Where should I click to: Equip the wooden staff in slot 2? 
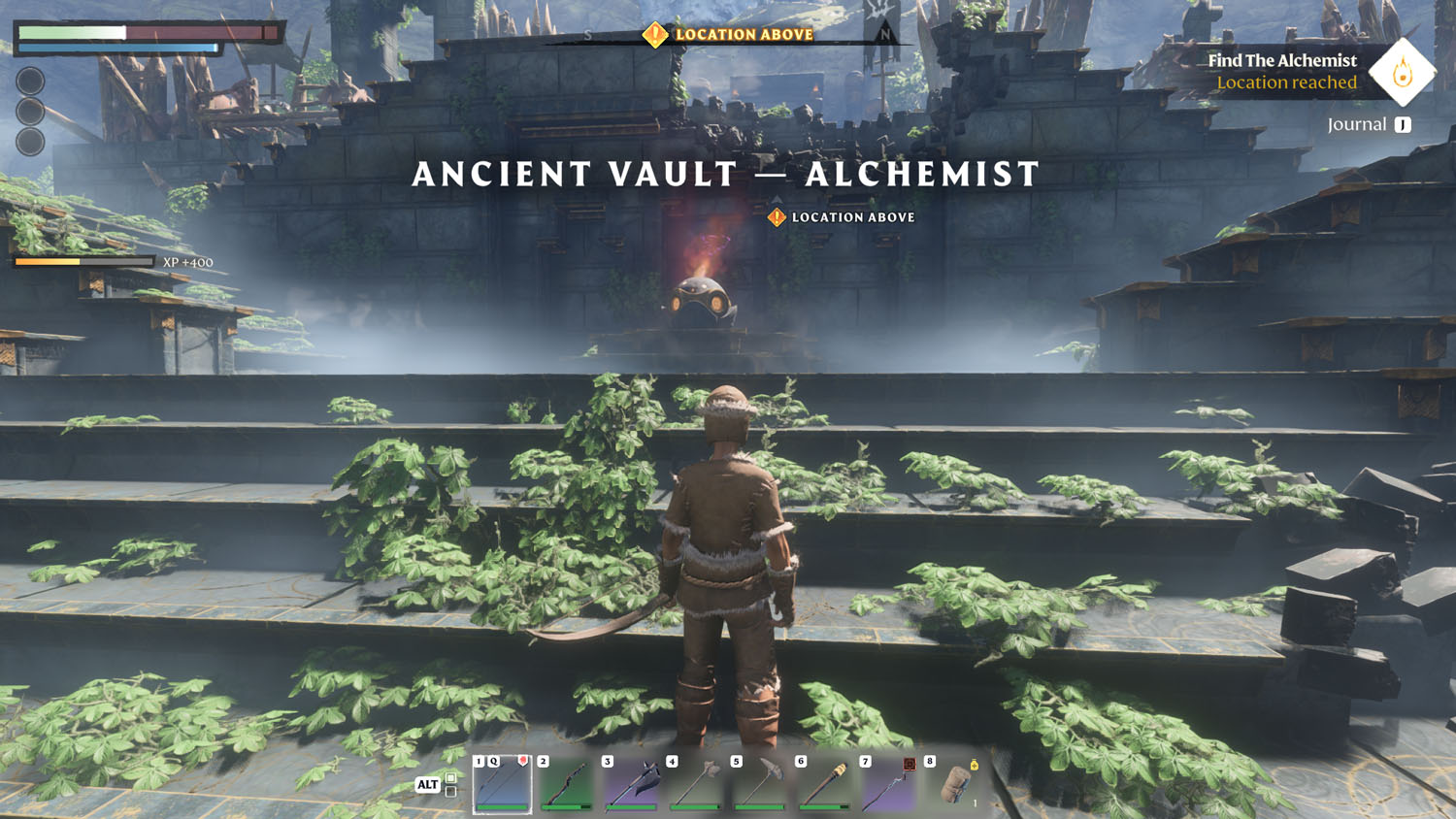pos(567,784)
